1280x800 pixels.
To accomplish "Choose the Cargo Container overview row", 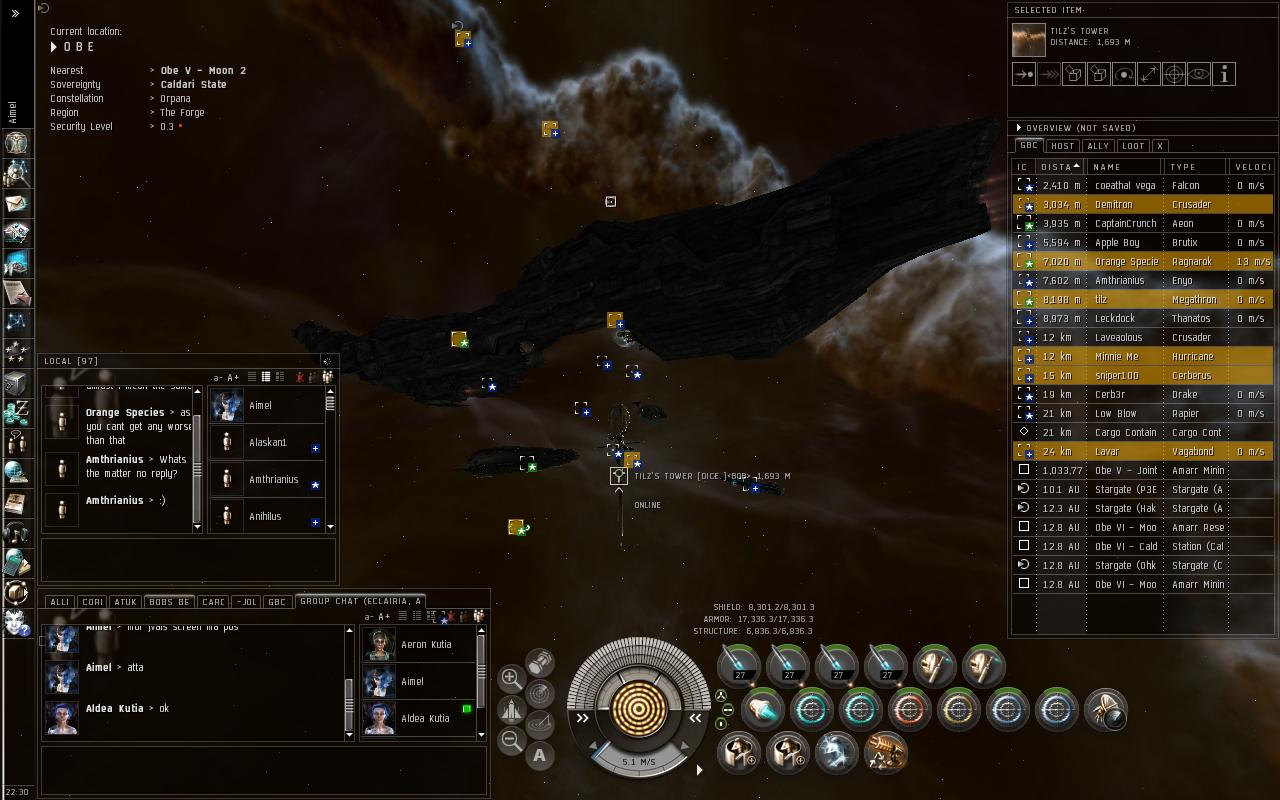I will point(1124,432).
